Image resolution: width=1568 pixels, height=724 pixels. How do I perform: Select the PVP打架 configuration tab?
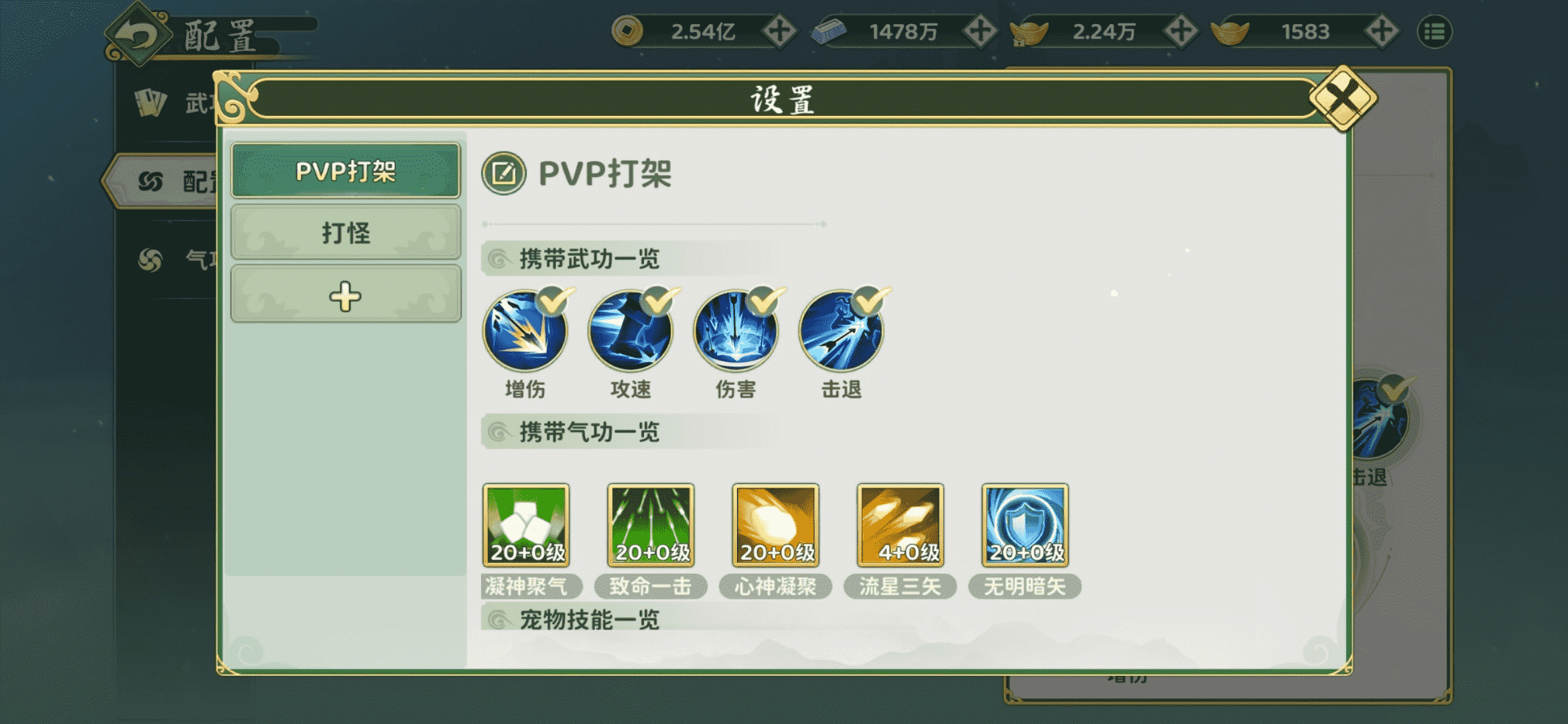346,171
